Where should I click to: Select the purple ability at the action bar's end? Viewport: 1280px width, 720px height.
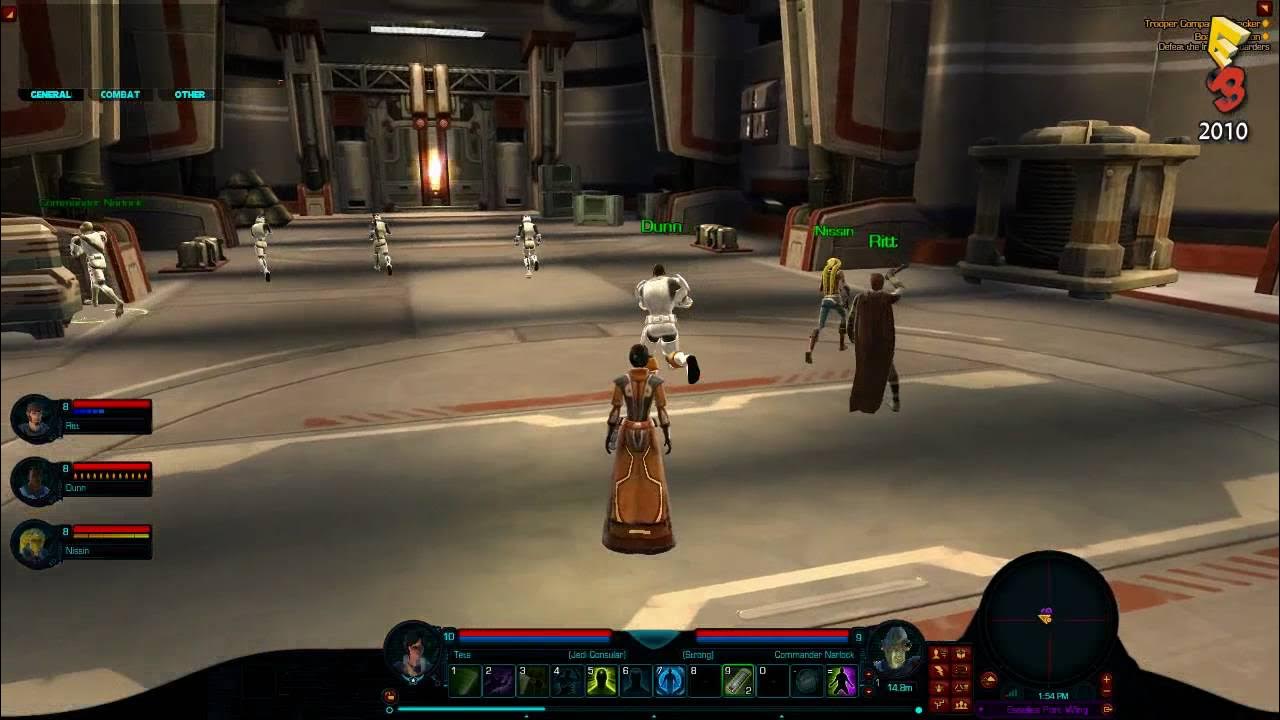coord(841,681)
